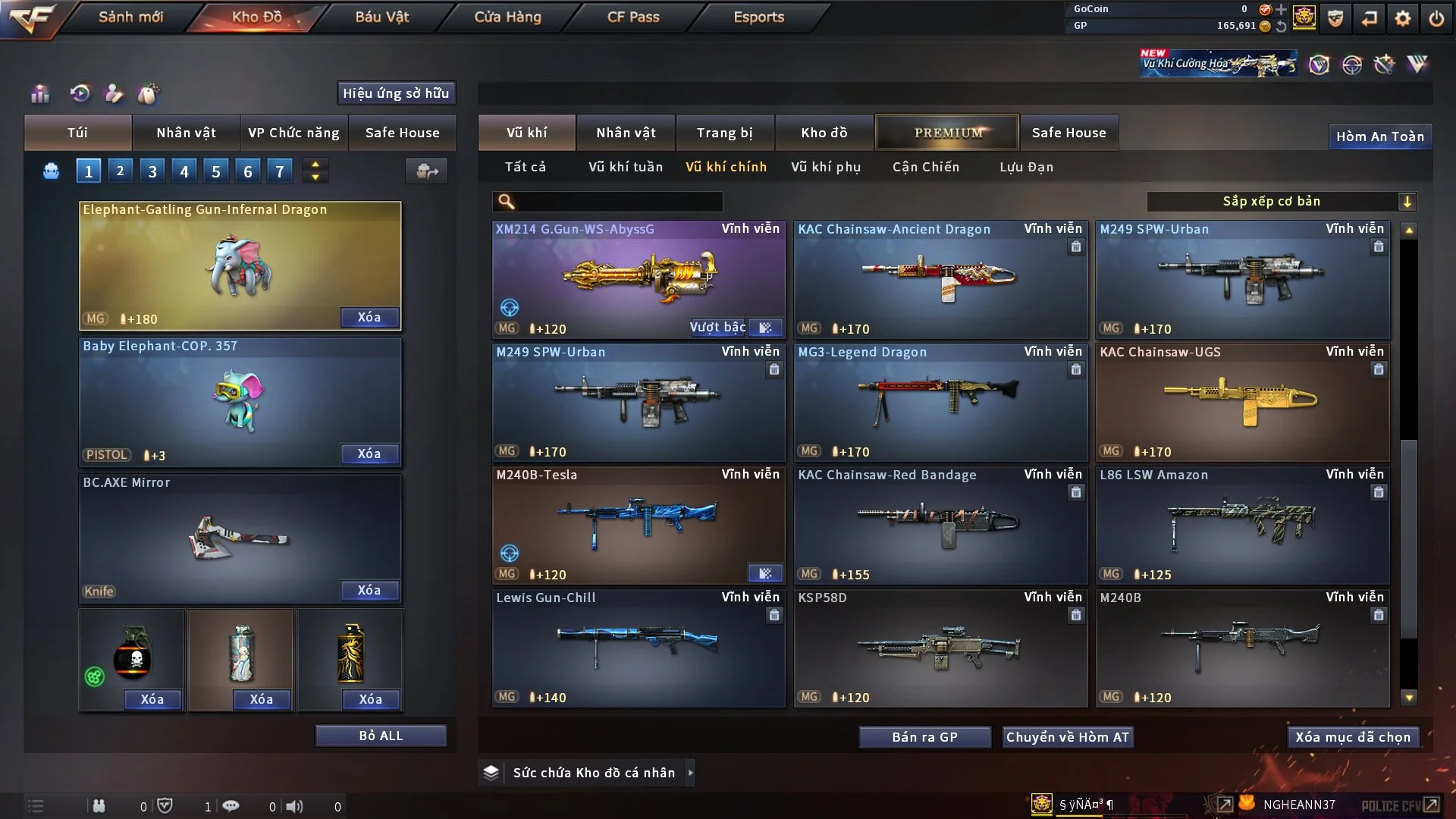Click the power exit icon
Viewport: 1456px width, 819px height.
point(1436,18)
